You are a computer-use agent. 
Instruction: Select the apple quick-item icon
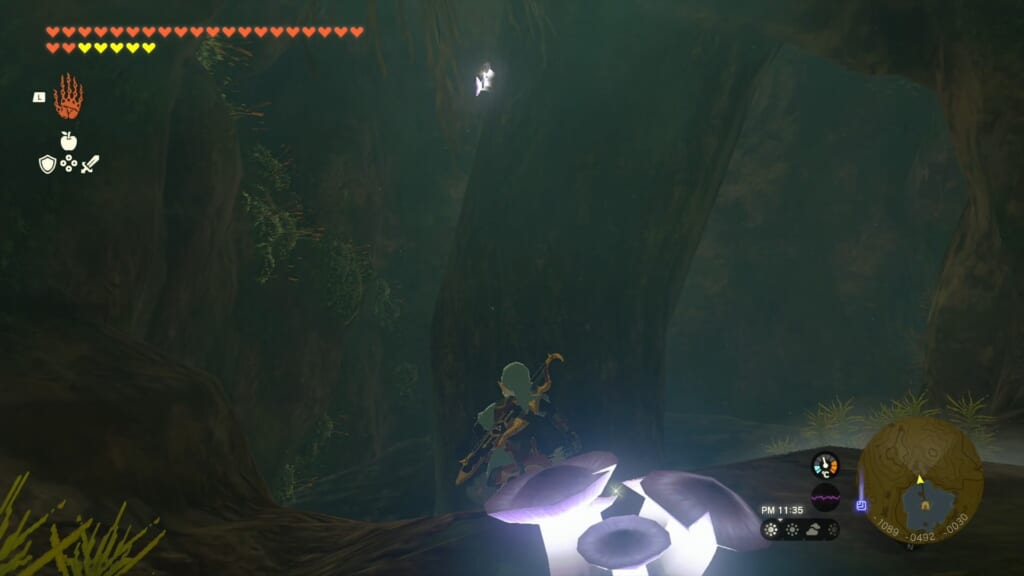[x=69, y=141]
